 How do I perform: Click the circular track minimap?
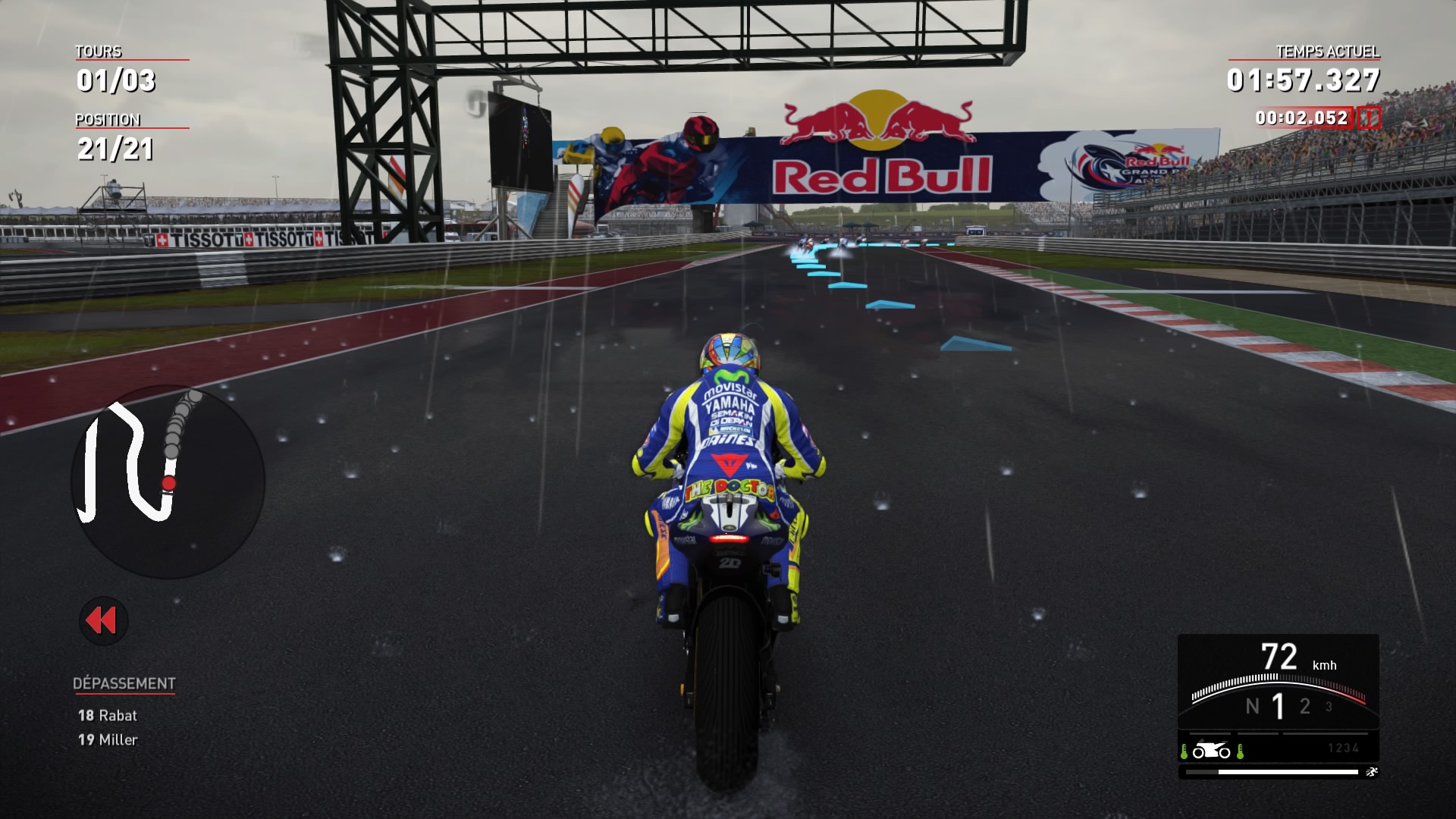[168, 482]
